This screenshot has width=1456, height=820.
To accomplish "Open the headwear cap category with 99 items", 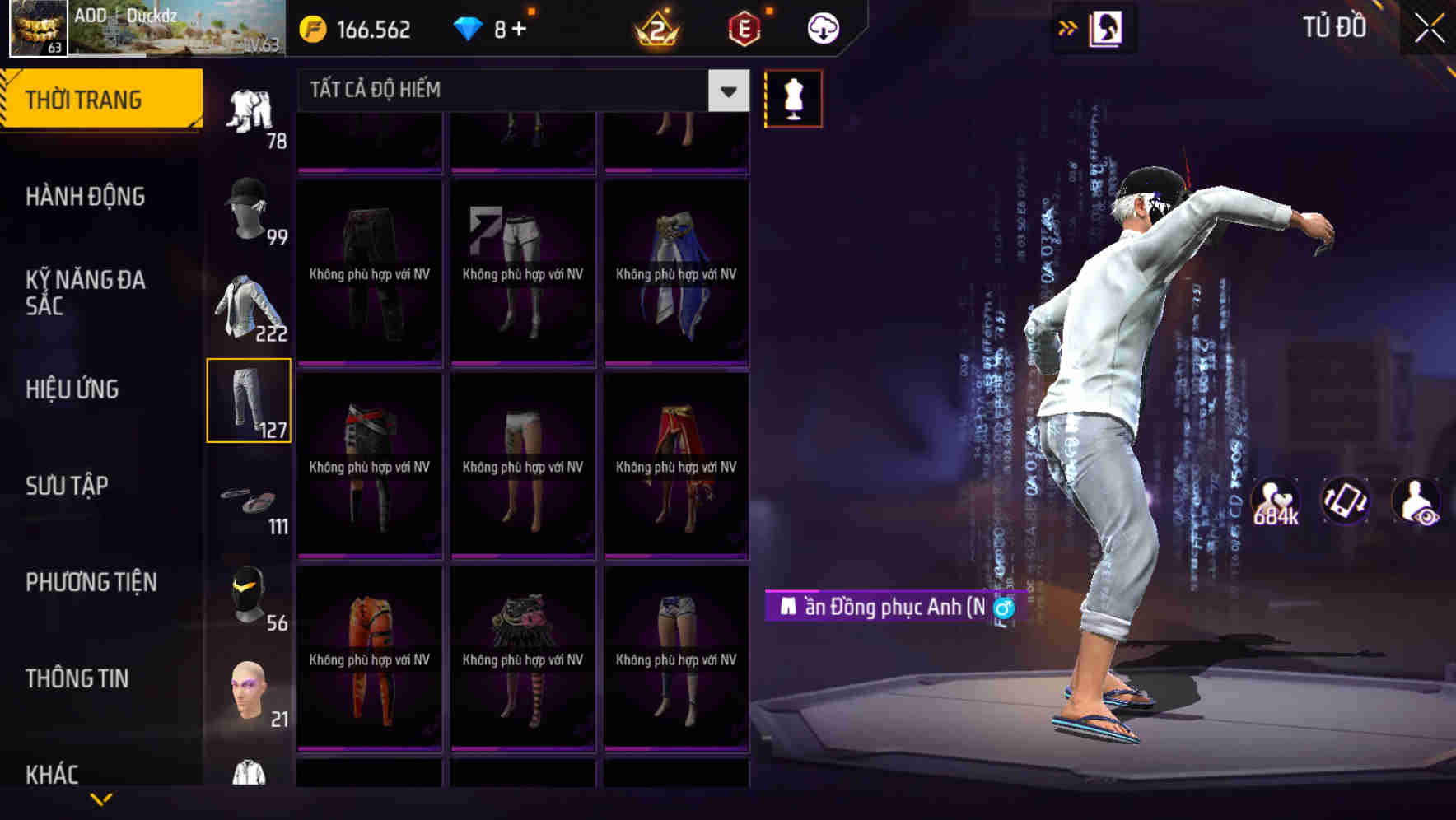I will (251, 206).
